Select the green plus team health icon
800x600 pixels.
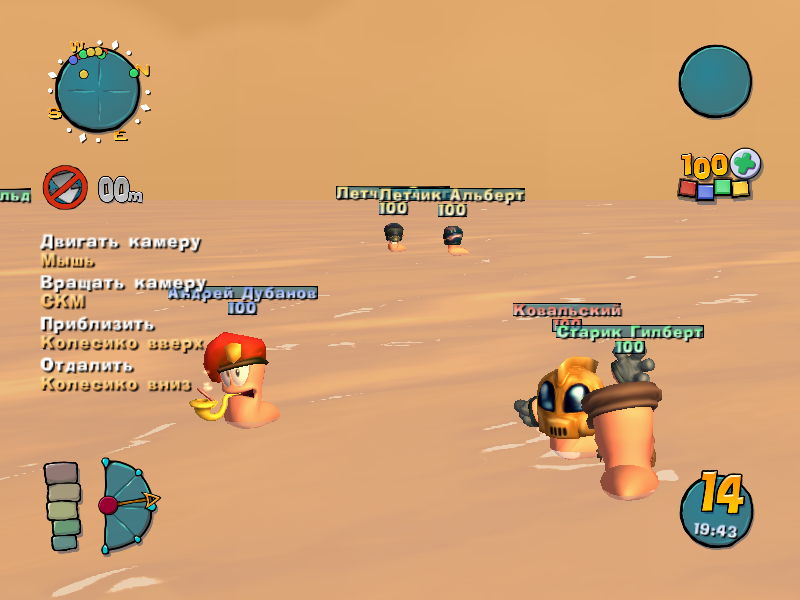(745, 163)
